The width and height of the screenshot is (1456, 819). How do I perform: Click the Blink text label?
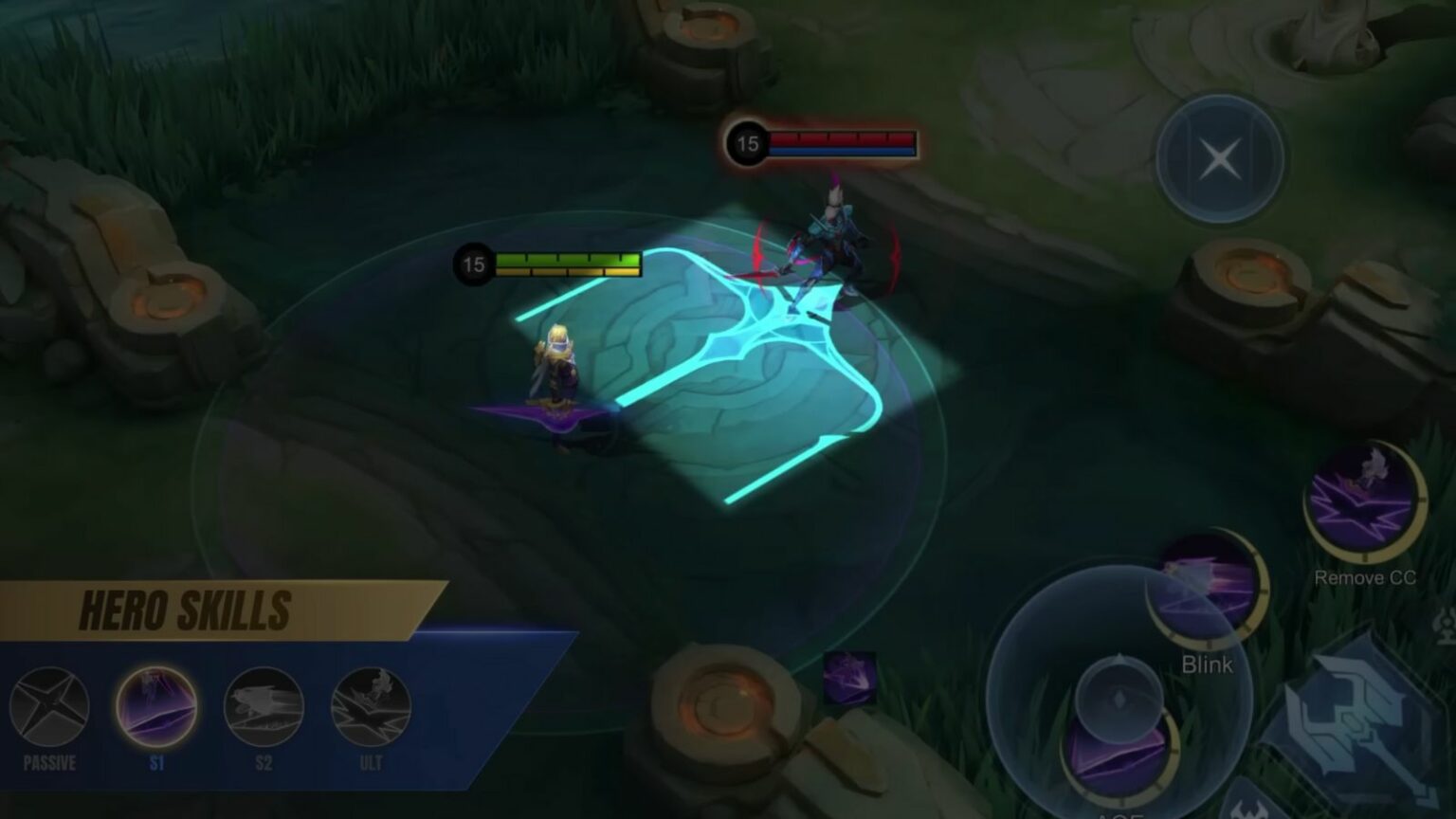[1208, 664]
